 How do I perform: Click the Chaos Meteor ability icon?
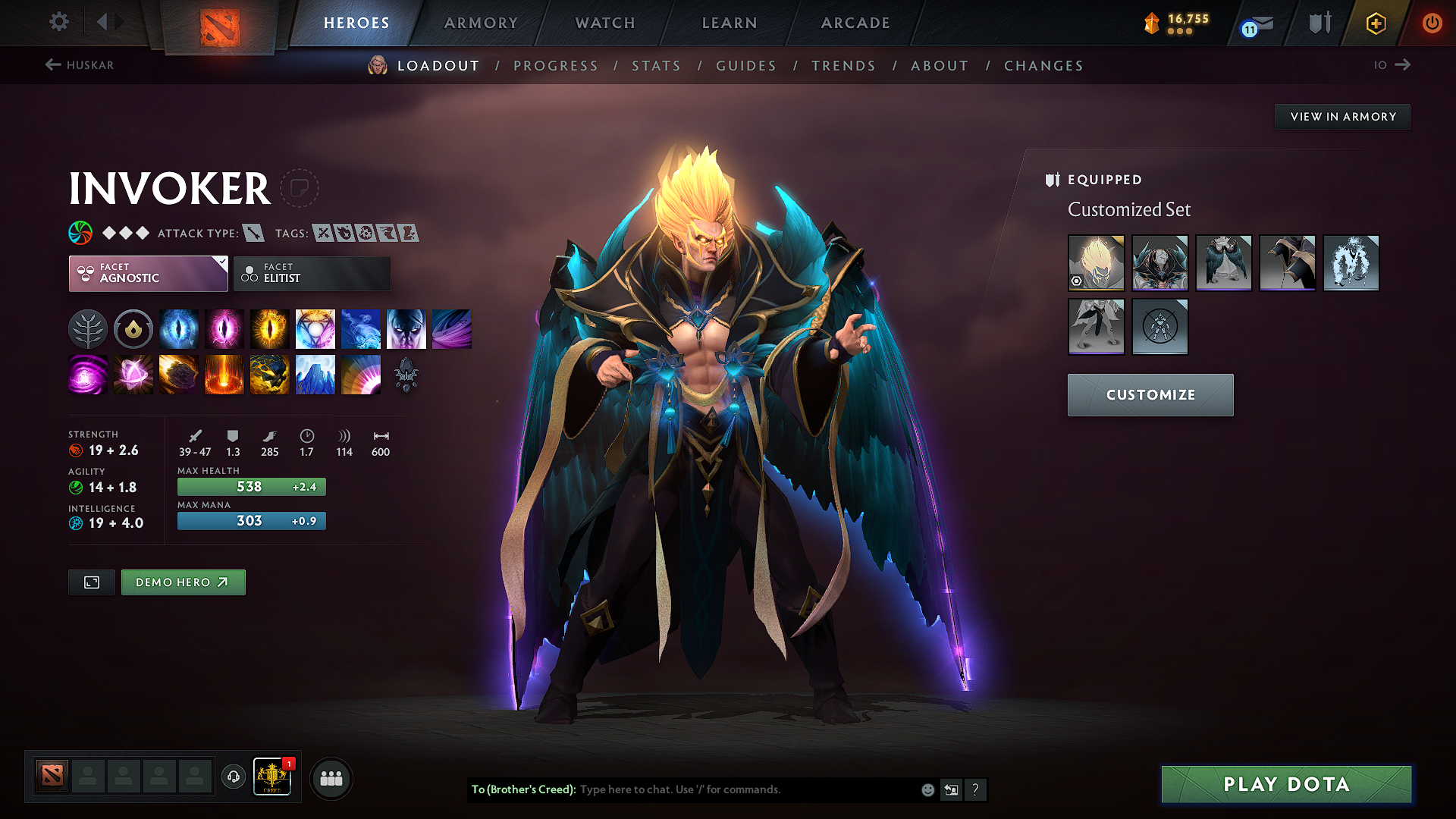tap(179, 375)
